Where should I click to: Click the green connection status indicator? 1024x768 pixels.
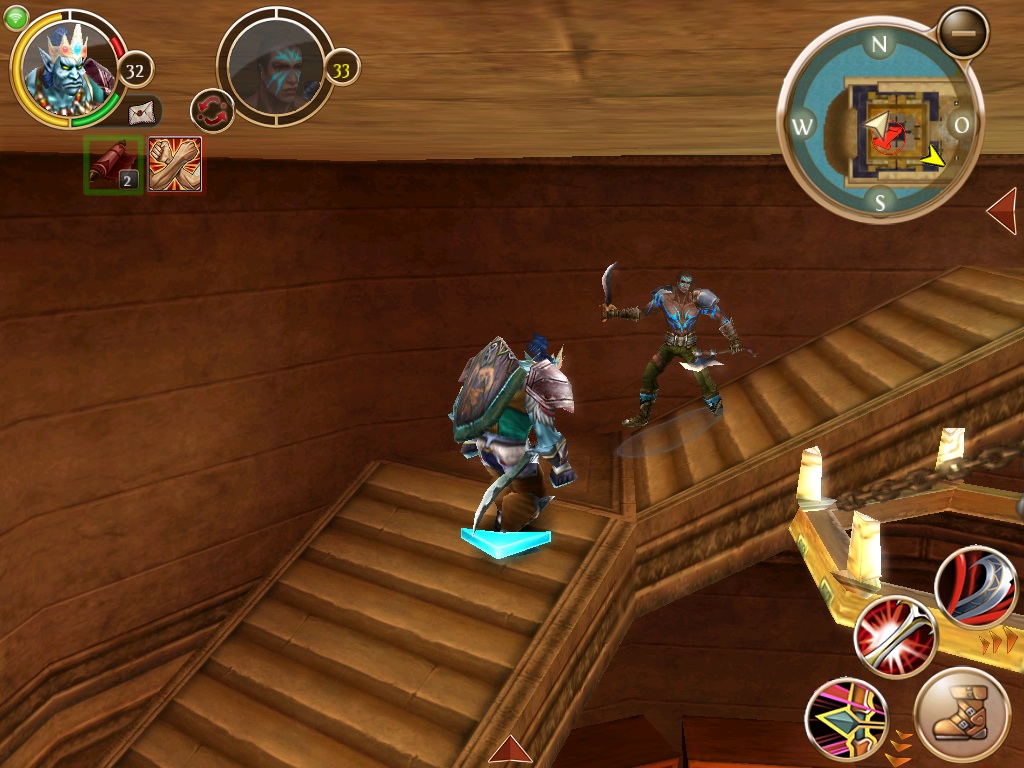click(x=17, y=18)
